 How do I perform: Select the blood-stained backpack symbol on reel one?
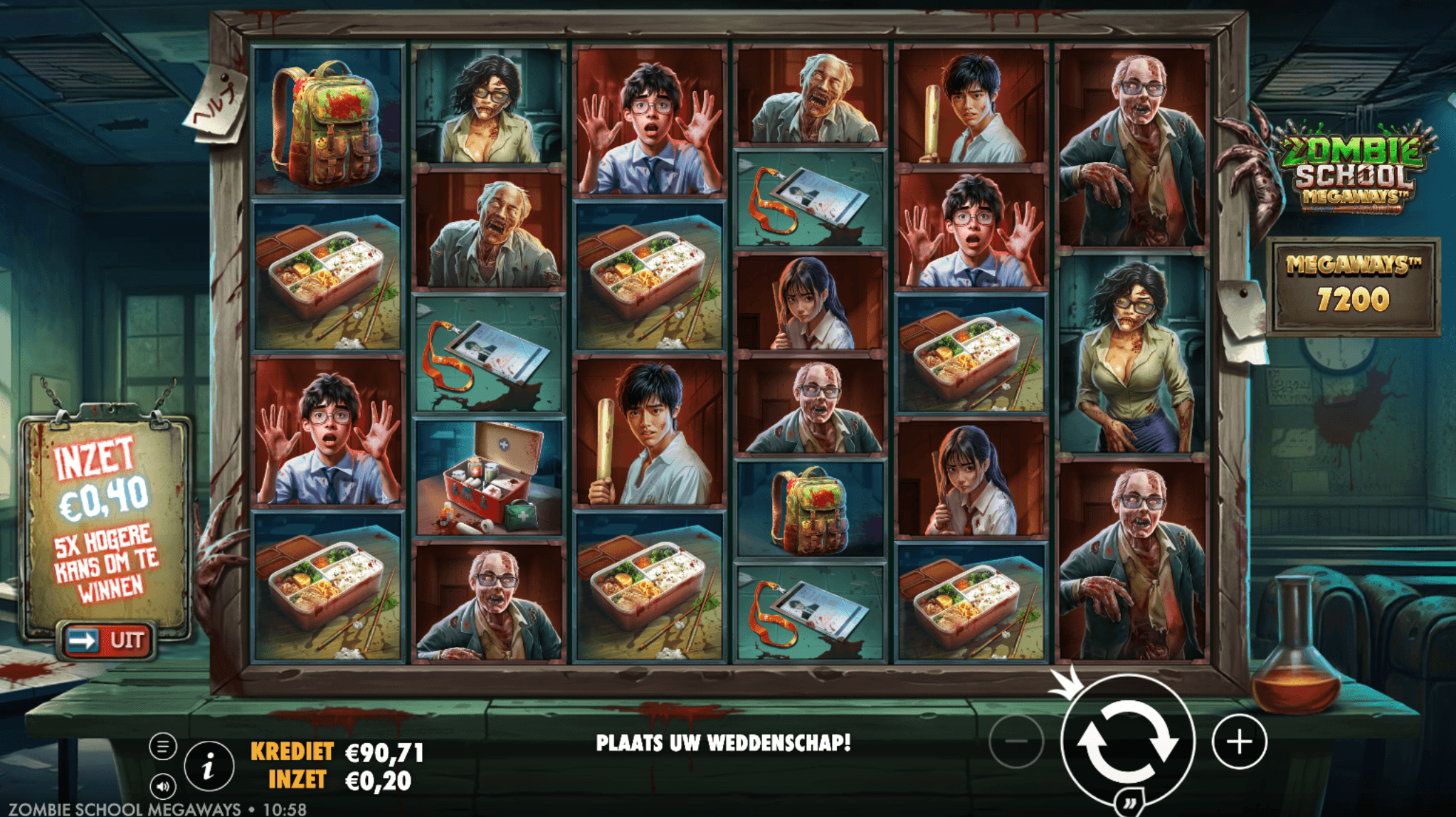[x=329, y=121]
